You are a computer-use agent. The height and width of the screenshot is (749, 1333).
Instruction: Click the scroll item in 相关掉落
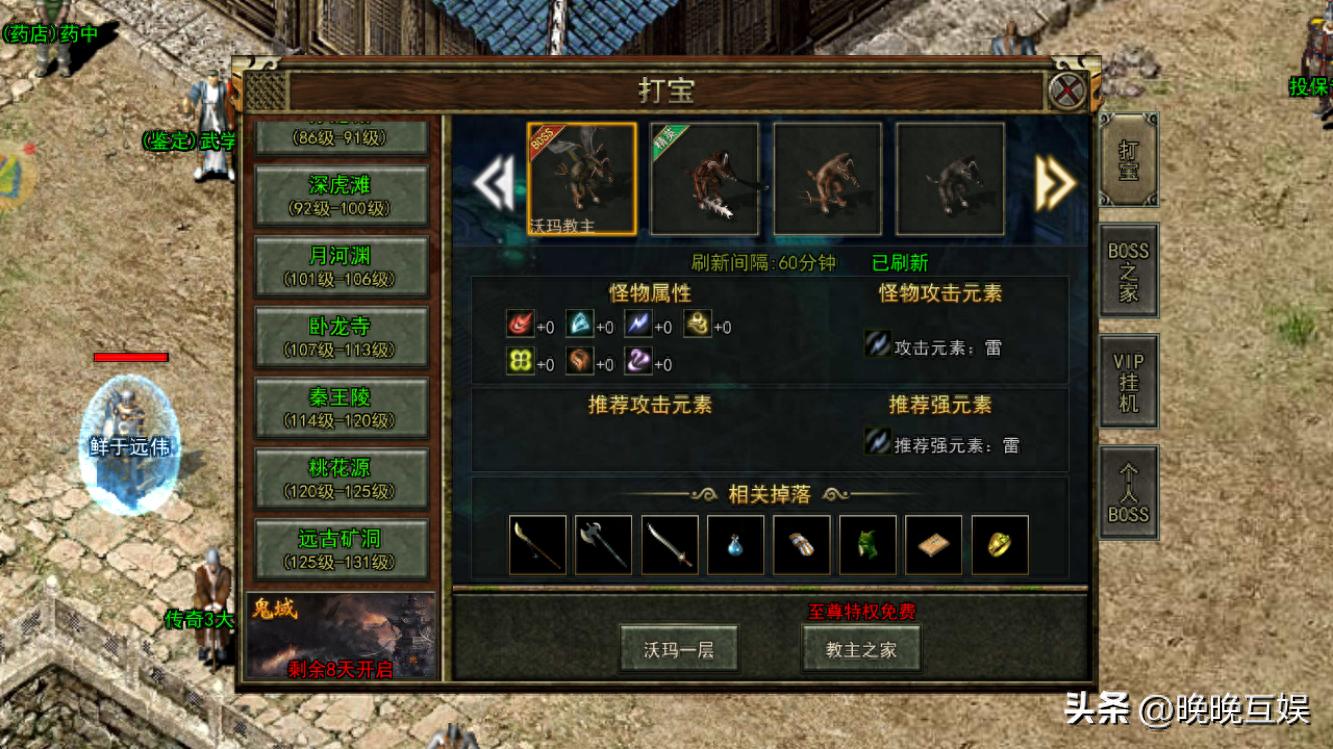tap(934, 542)
